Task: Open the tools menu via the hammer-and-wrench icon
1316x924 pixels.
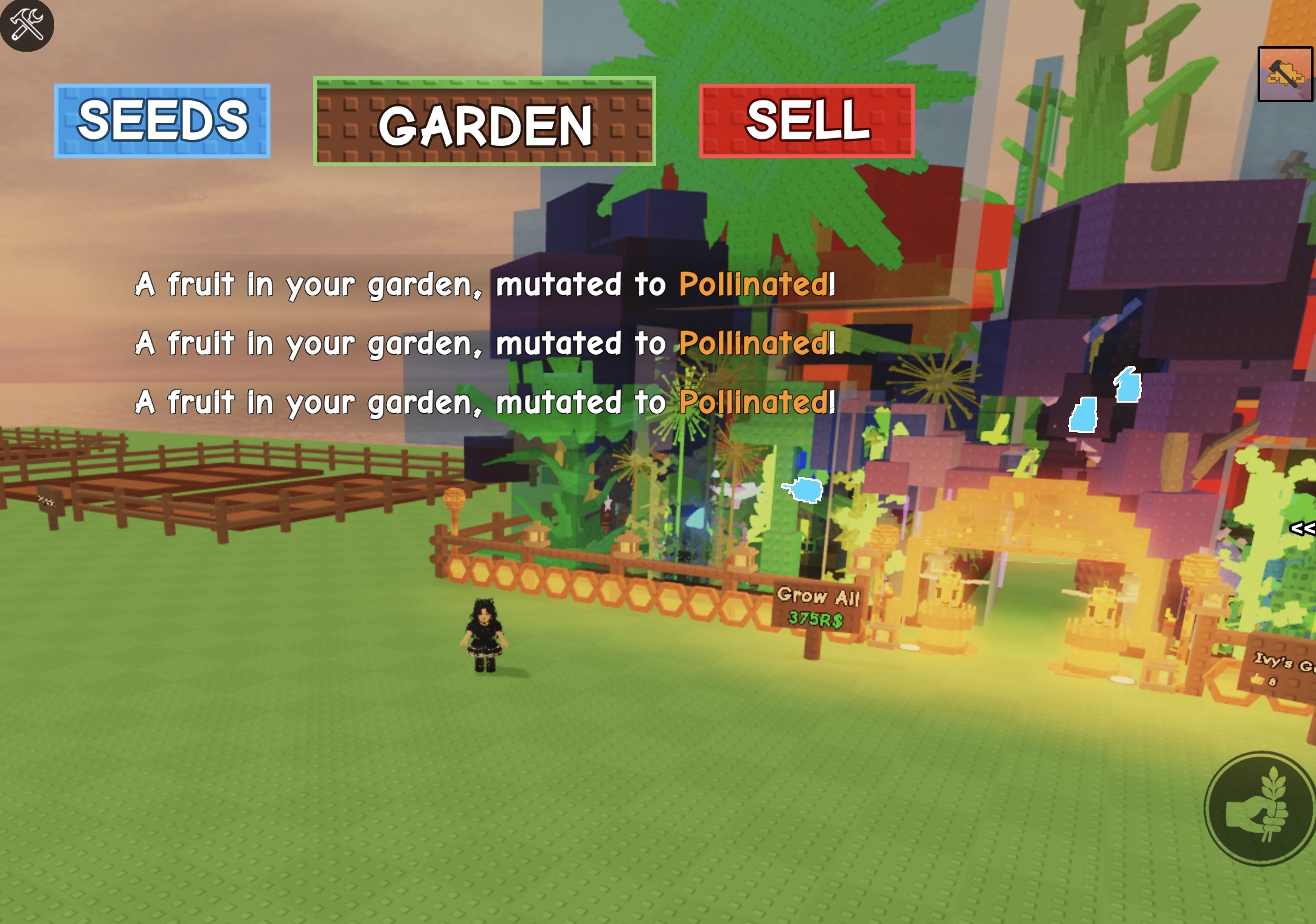Action: point(29,25)
